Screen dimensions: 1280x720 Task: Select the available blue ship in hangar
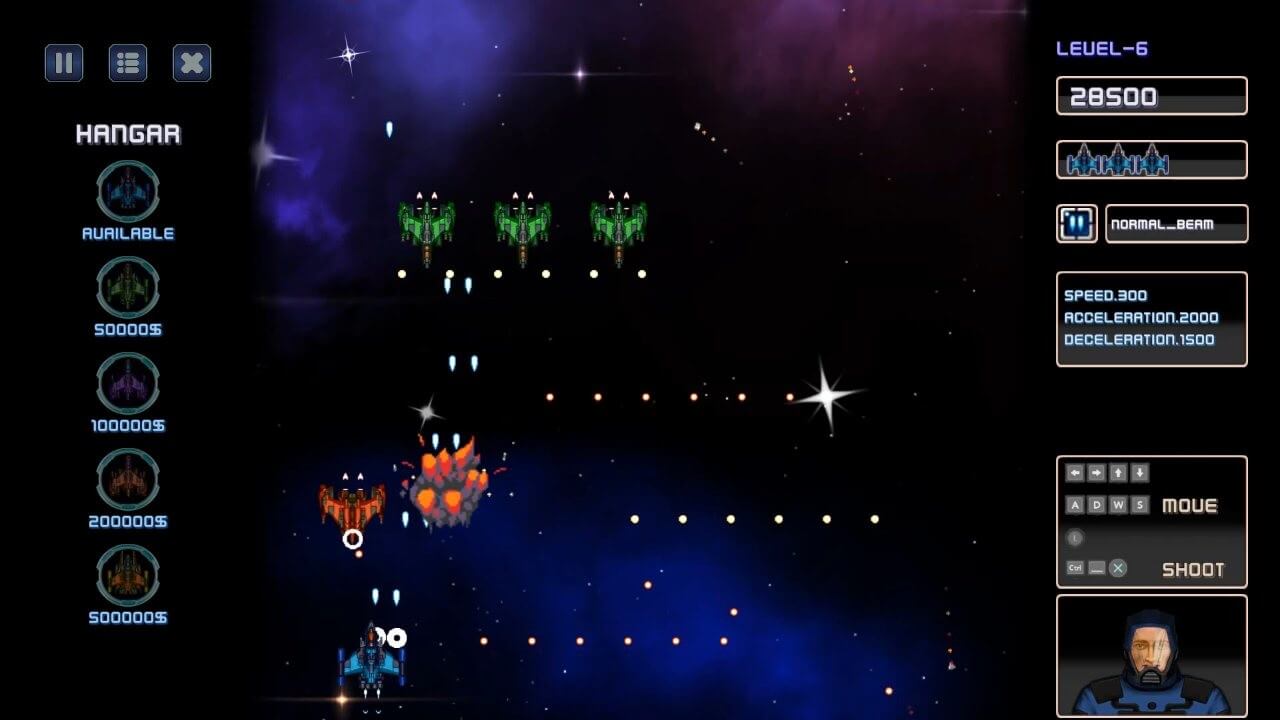(x=128, y=191)
